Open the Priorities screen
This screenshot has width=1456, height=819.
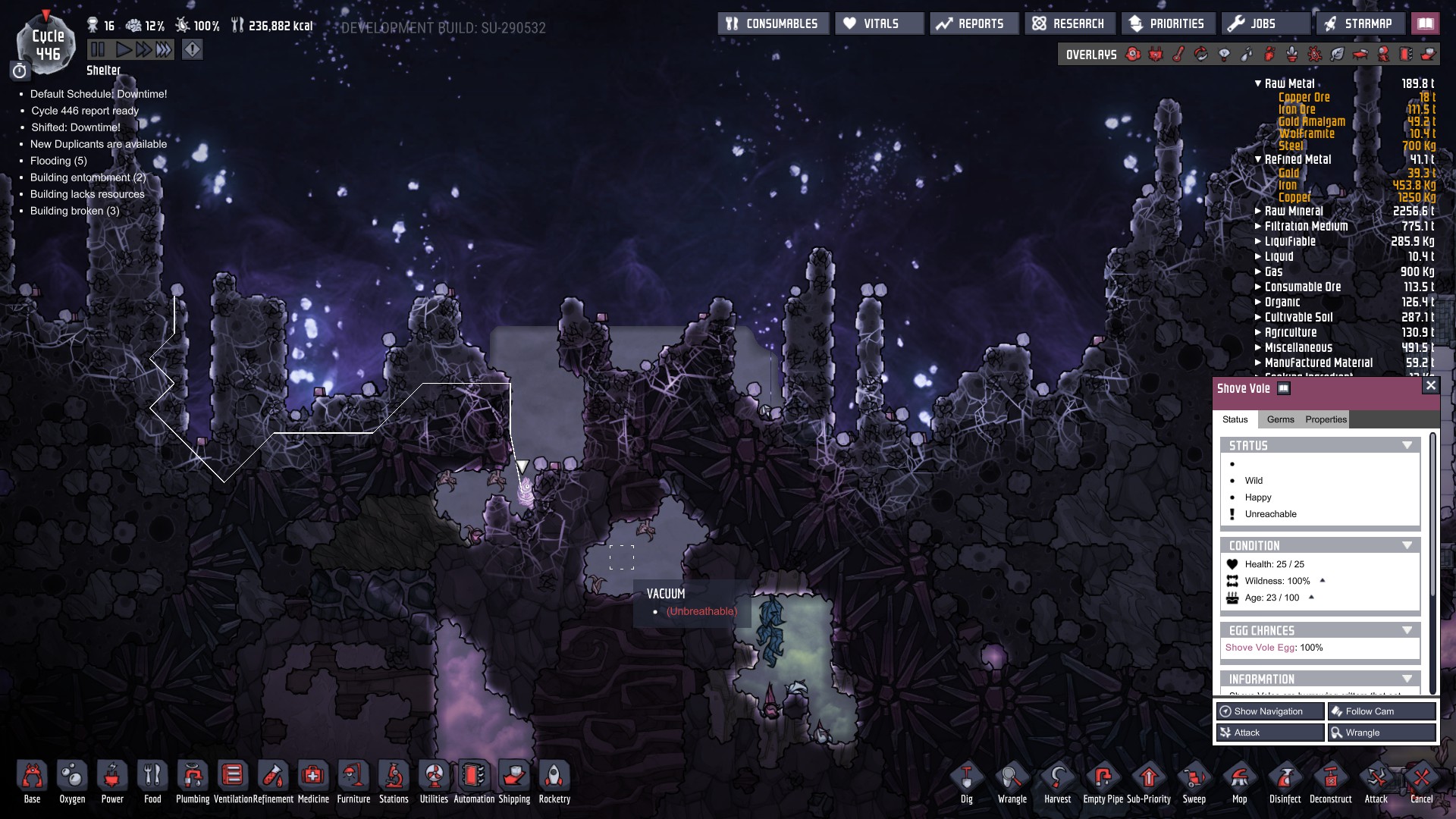[1167, 24]
